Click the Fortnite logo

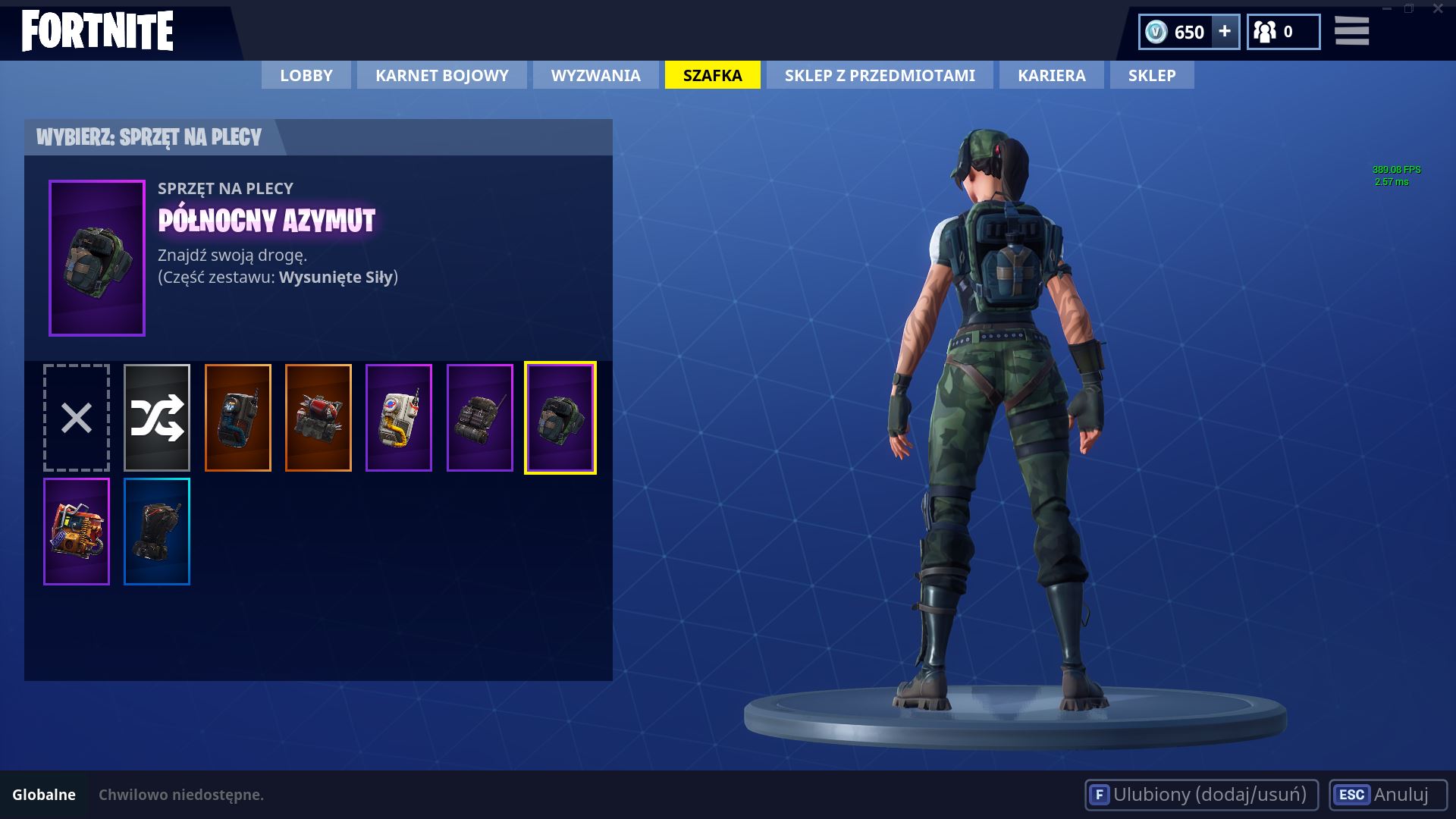[97, 30]
